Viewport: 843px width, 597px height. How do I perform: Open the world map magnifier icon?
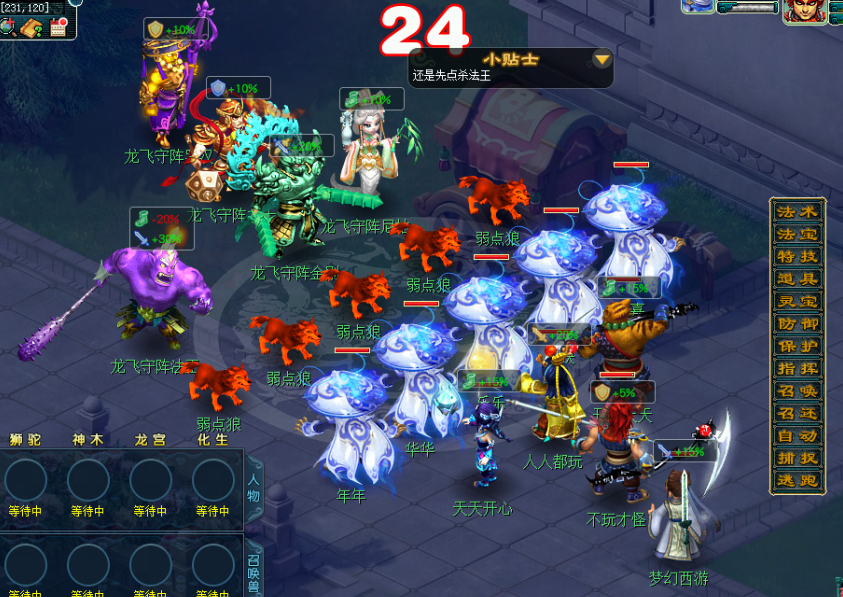pos(7,27)
